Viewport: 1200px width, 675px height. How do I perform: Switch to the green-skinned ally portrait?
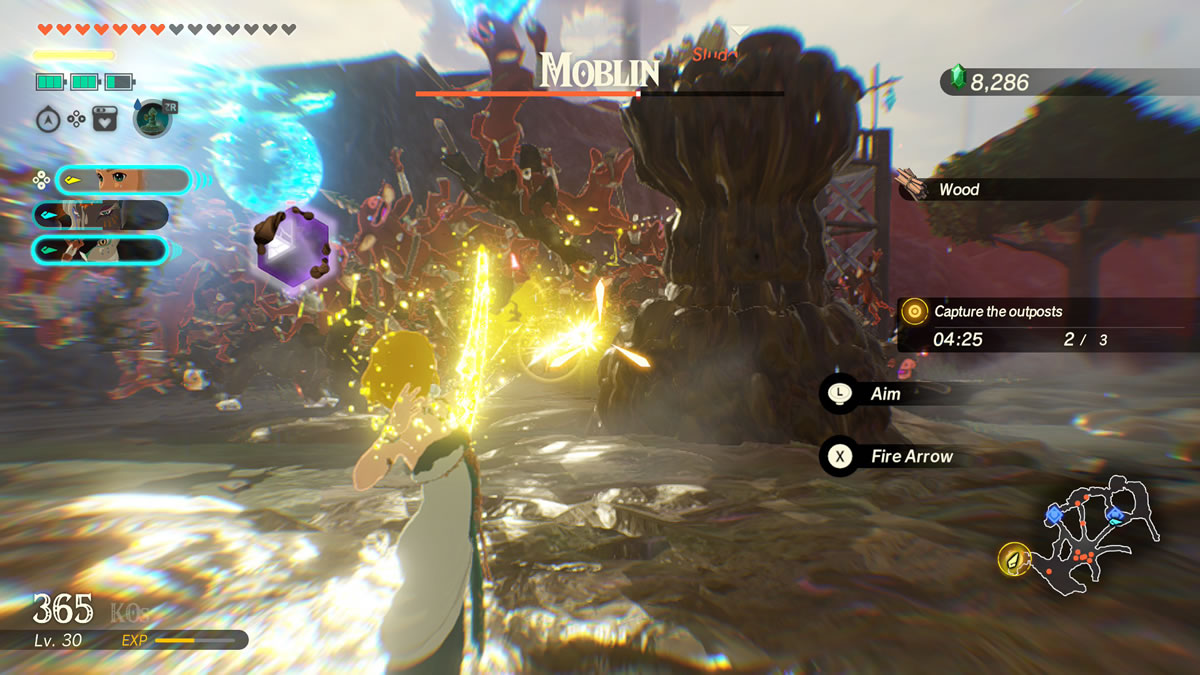click(x=100, y=249)
